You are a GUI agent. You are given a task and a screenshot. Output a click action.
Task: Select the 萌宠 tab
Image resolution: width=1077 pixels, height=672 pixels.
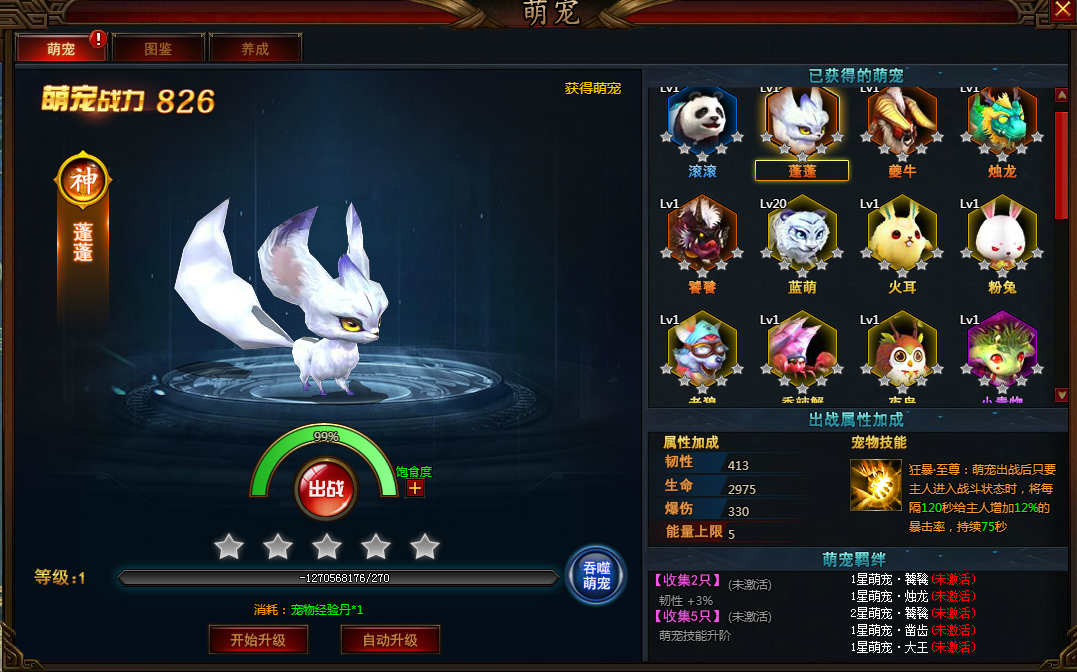click(61, 48)
